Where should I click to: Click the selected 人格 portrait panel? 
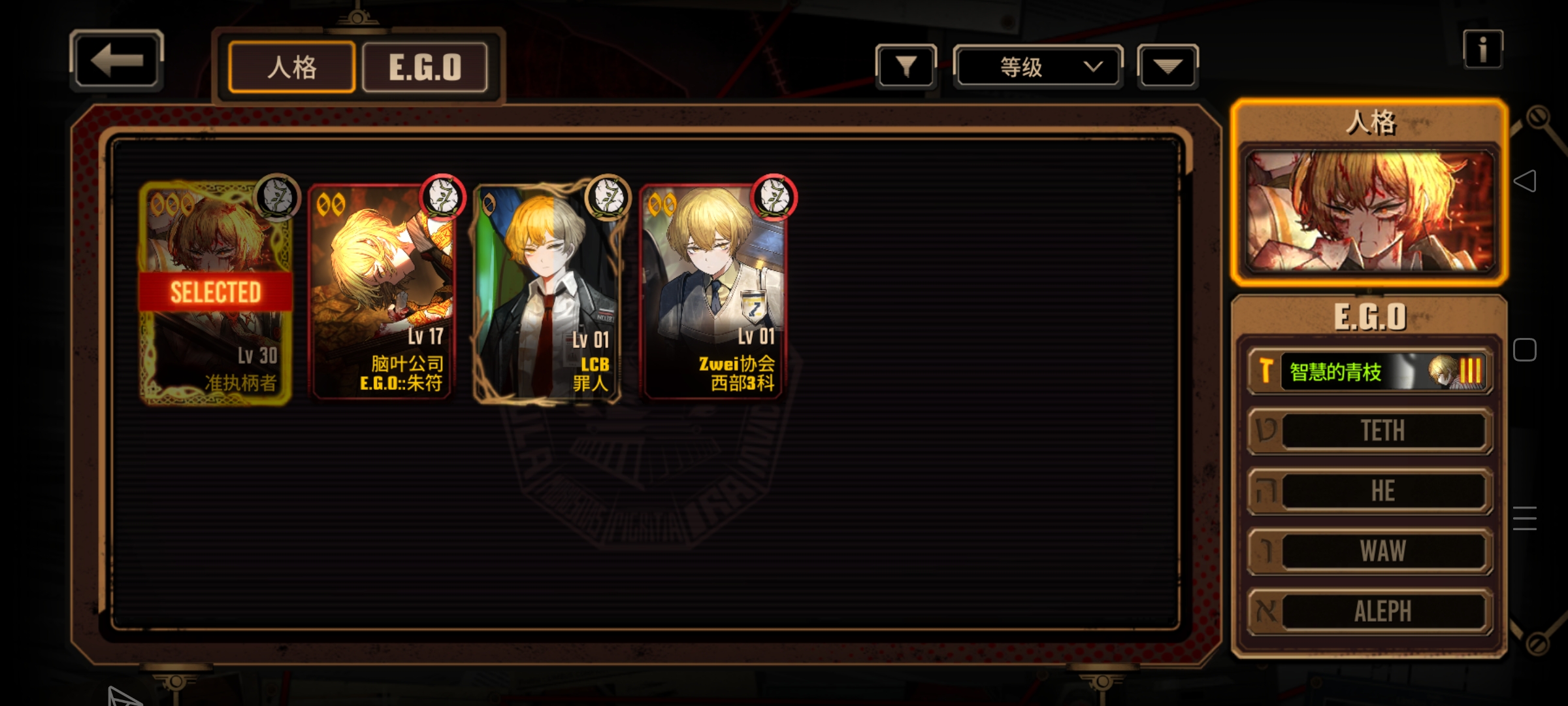1369,210
